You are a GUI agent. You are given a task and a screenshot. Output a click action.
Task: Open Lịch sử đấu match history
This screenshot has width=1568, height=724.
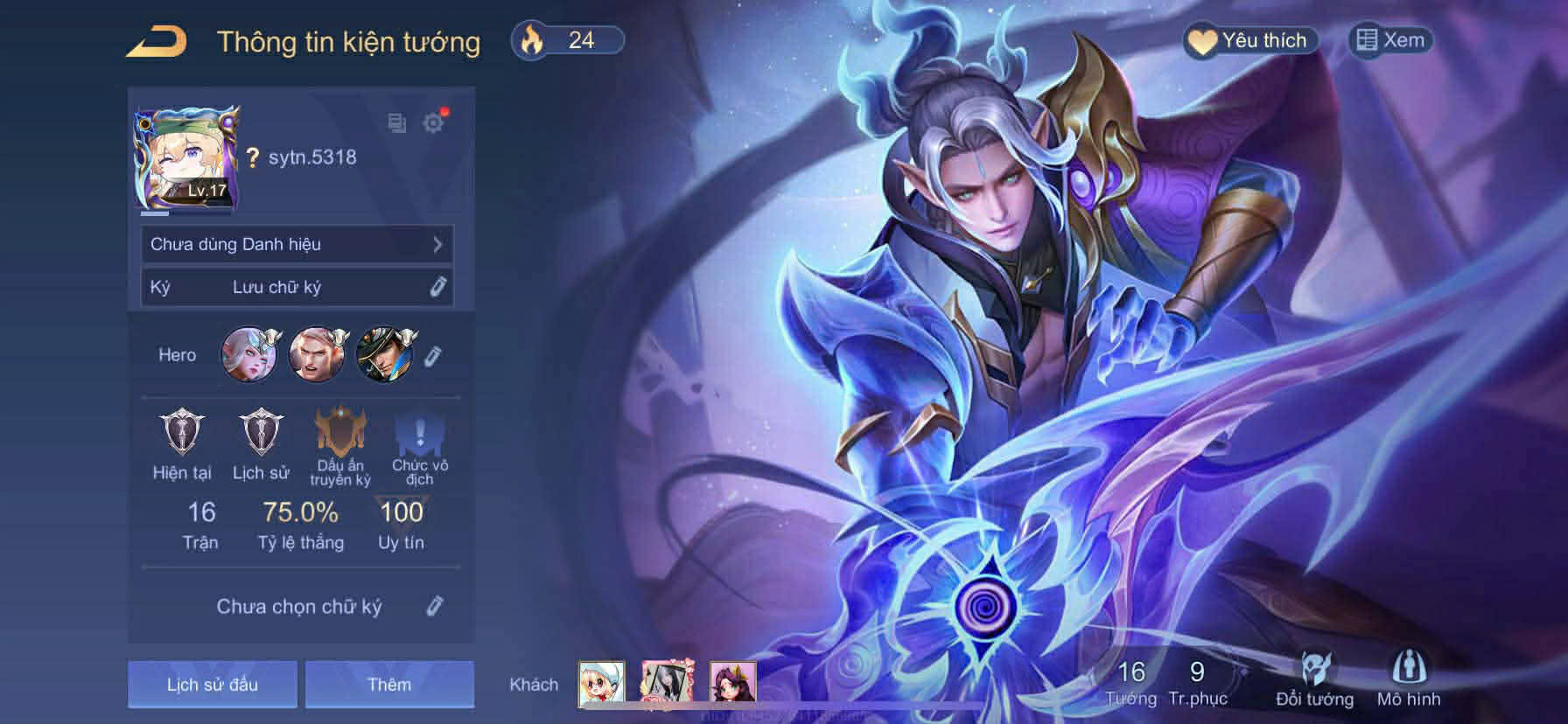click(213, 684)
